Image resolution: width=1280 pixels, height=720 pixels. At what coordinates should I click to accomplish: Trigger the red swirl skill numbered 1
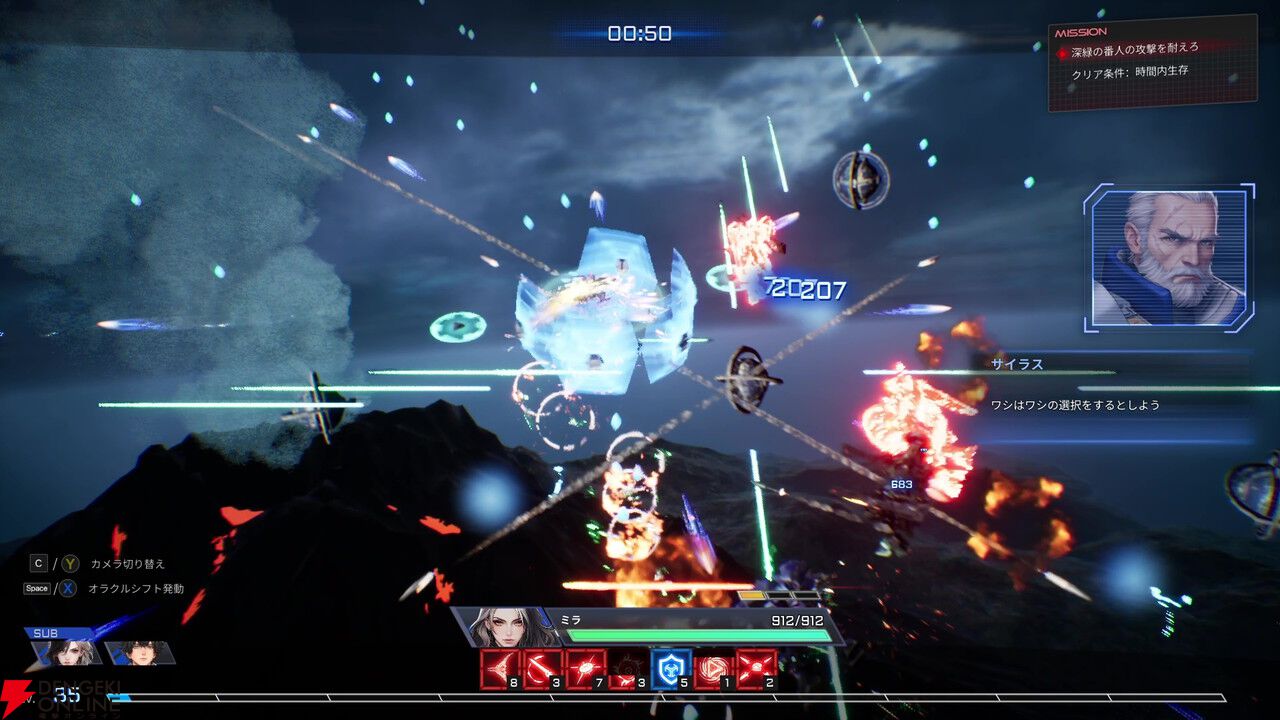point(713,668)
